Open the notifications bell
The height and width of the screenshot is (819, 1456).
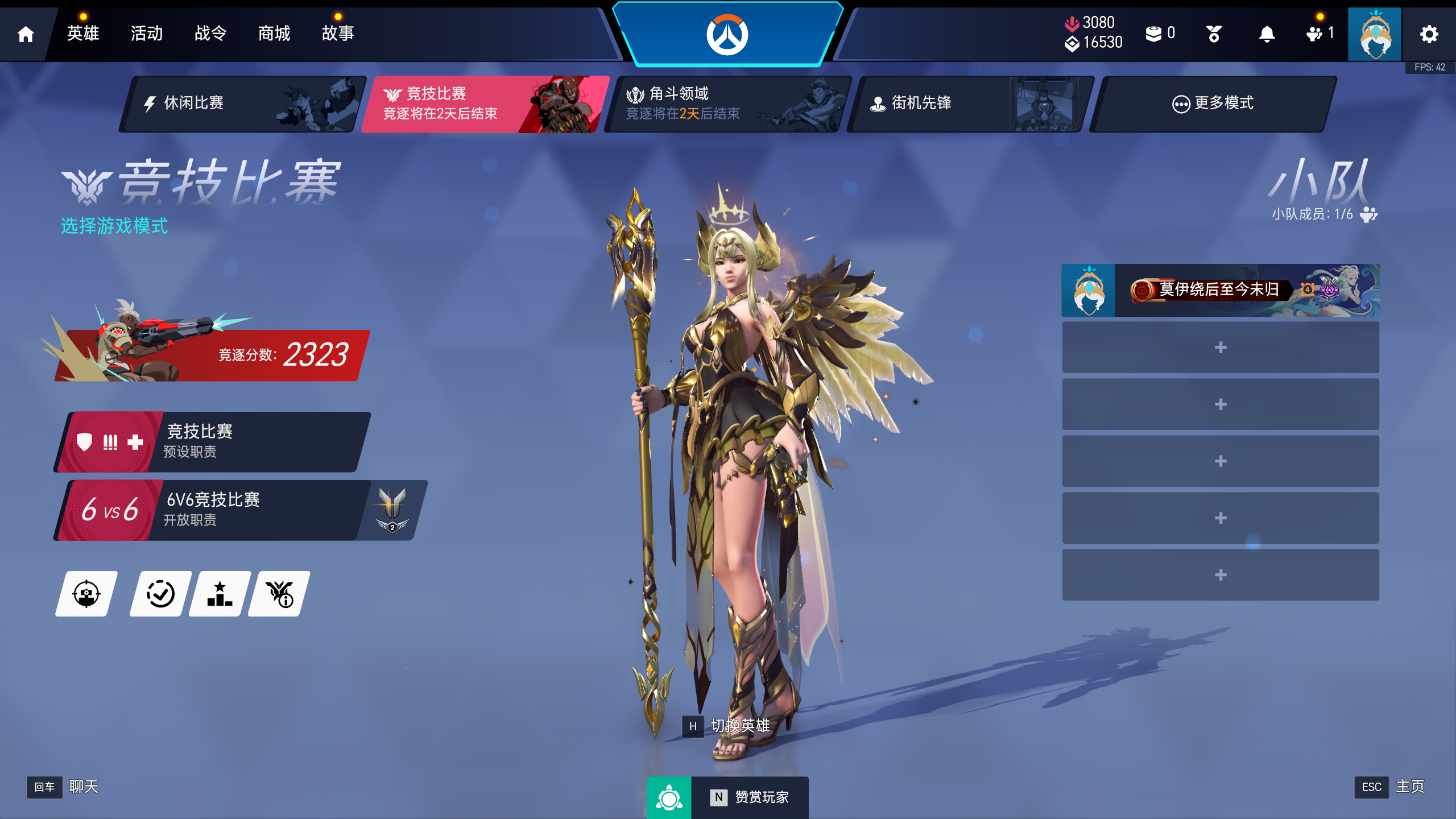(1267, 34)
